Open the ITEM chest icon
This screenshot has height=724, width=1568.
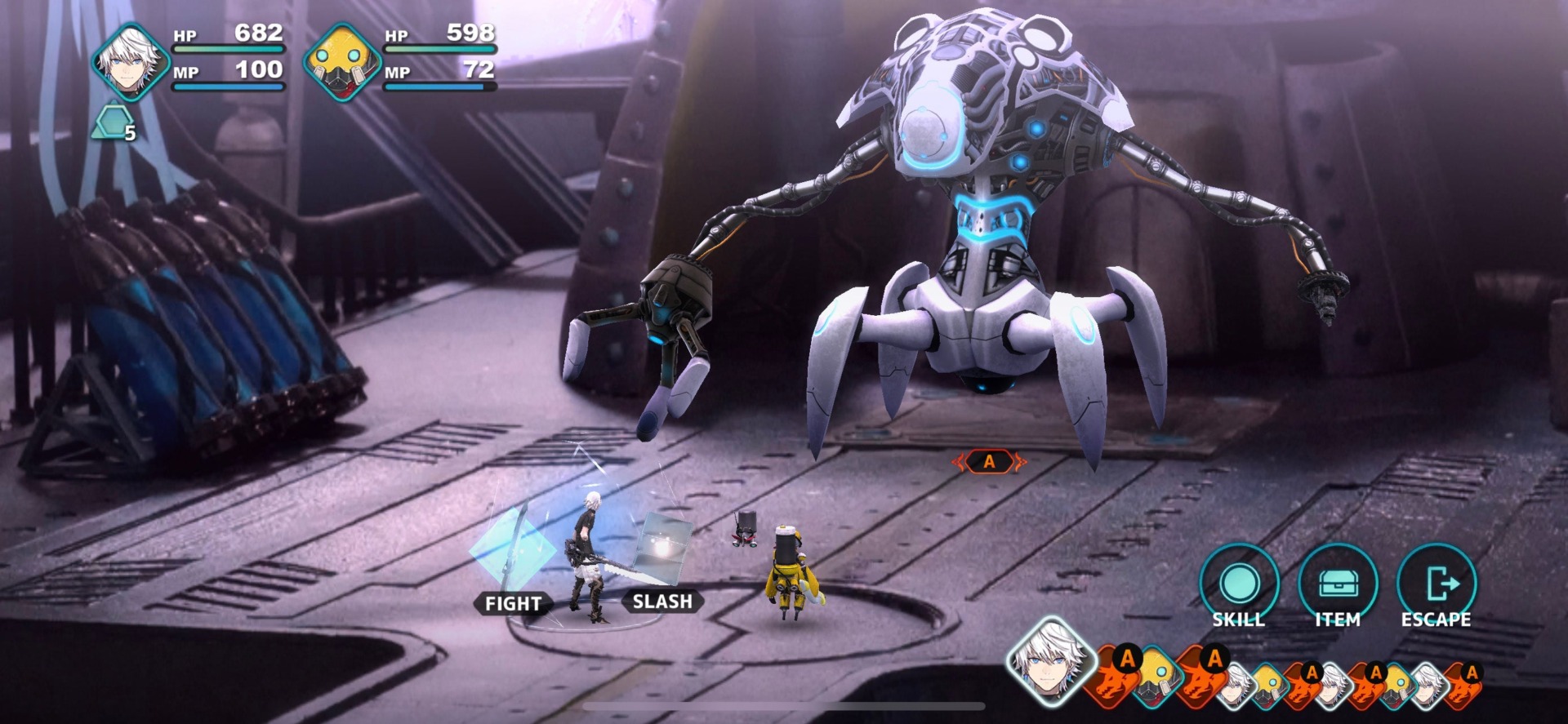[x=1339, y=582]
